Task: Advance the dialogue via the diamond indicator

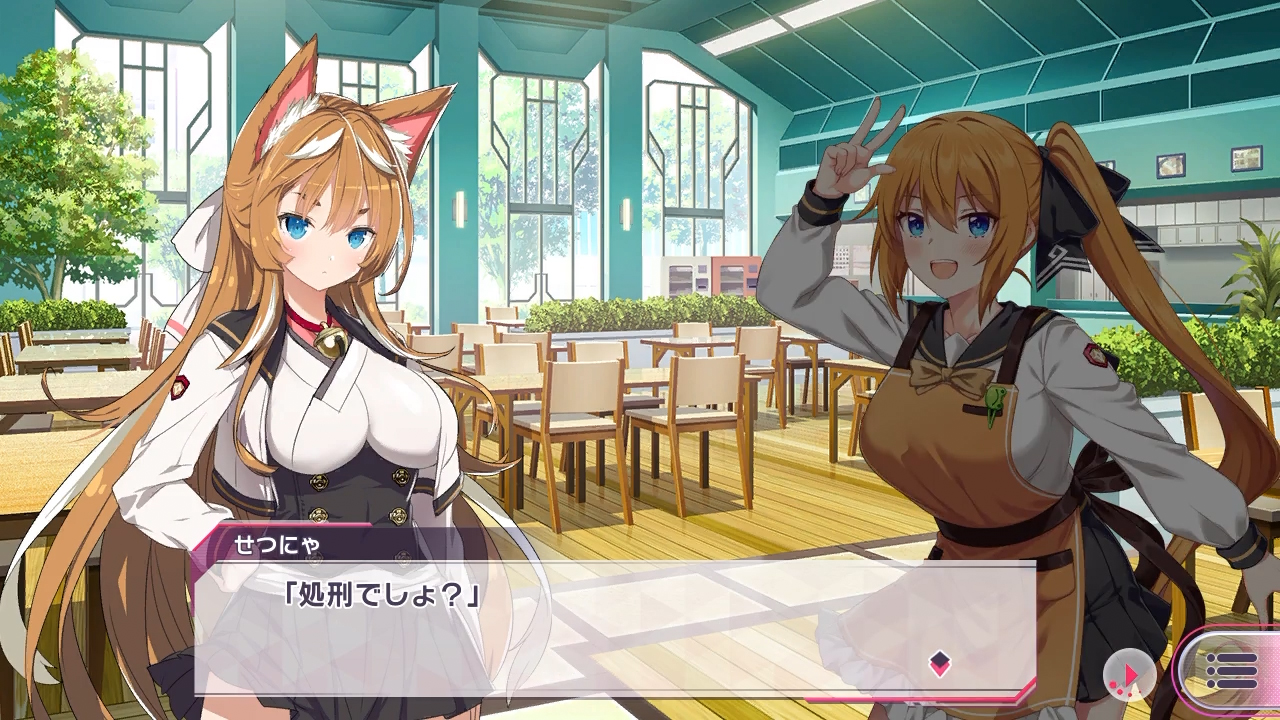Action: point(939,663)
